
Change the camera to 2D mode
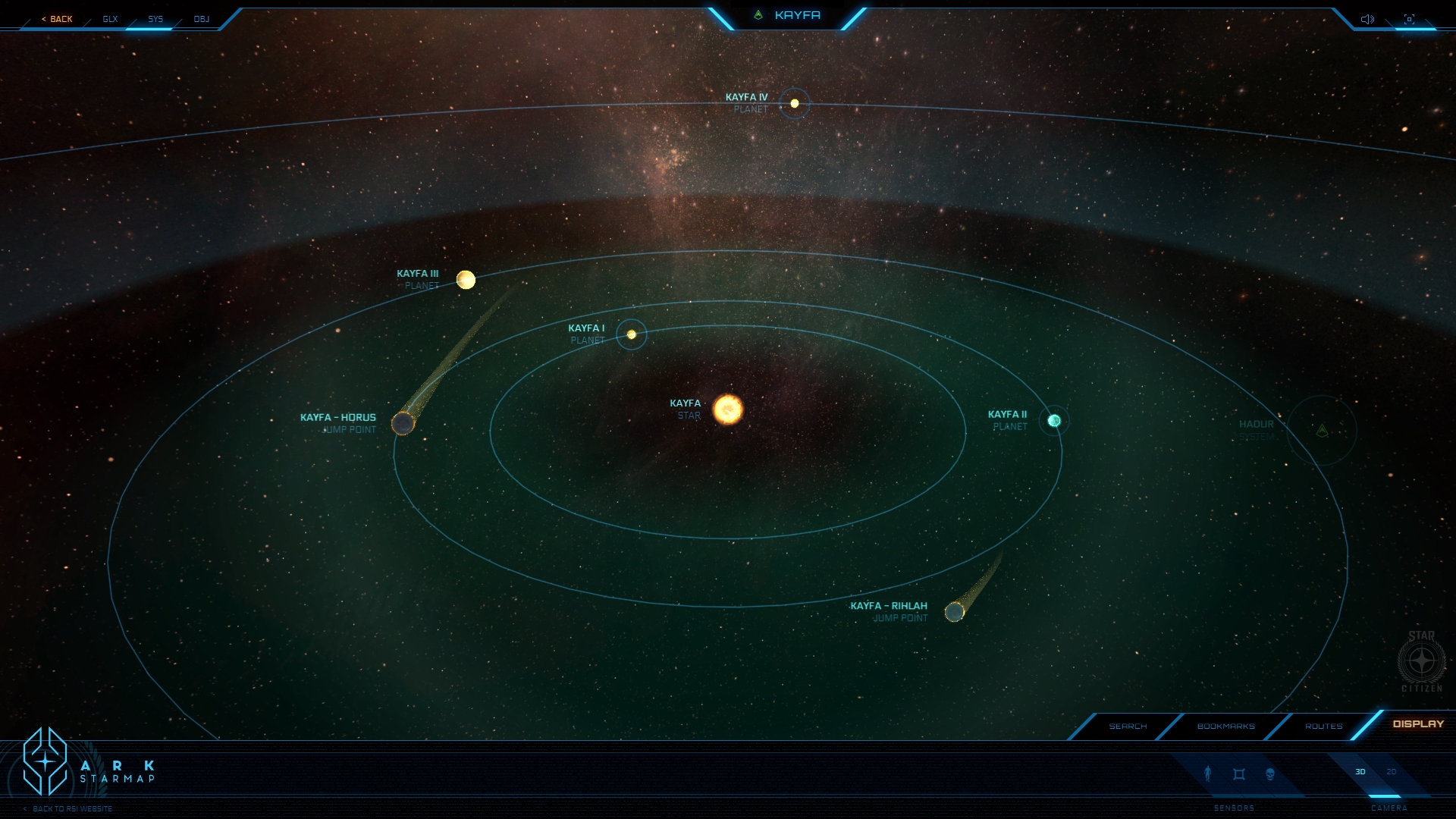tap(1392, 772)
